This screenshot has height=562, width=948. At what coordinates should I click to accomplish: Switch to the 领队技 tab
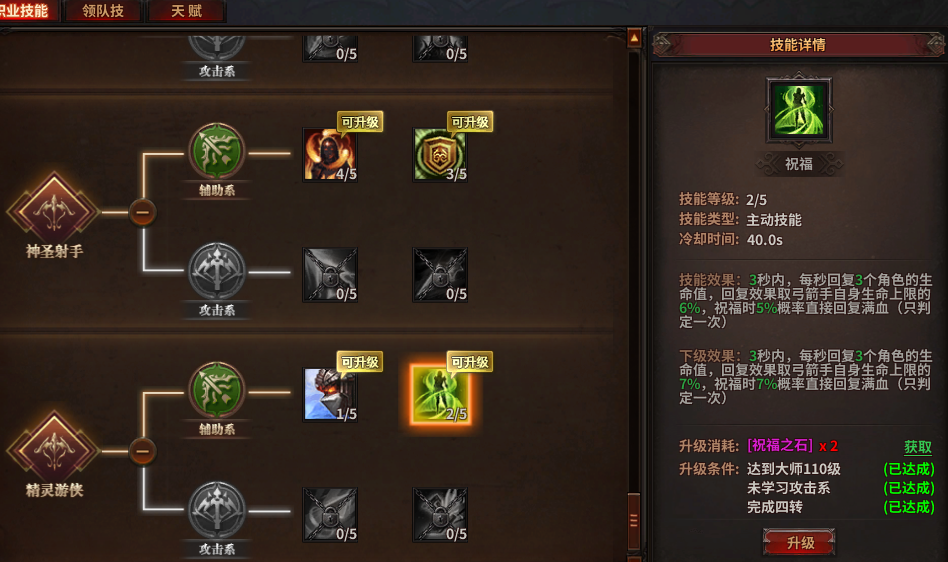click(103, 11)
